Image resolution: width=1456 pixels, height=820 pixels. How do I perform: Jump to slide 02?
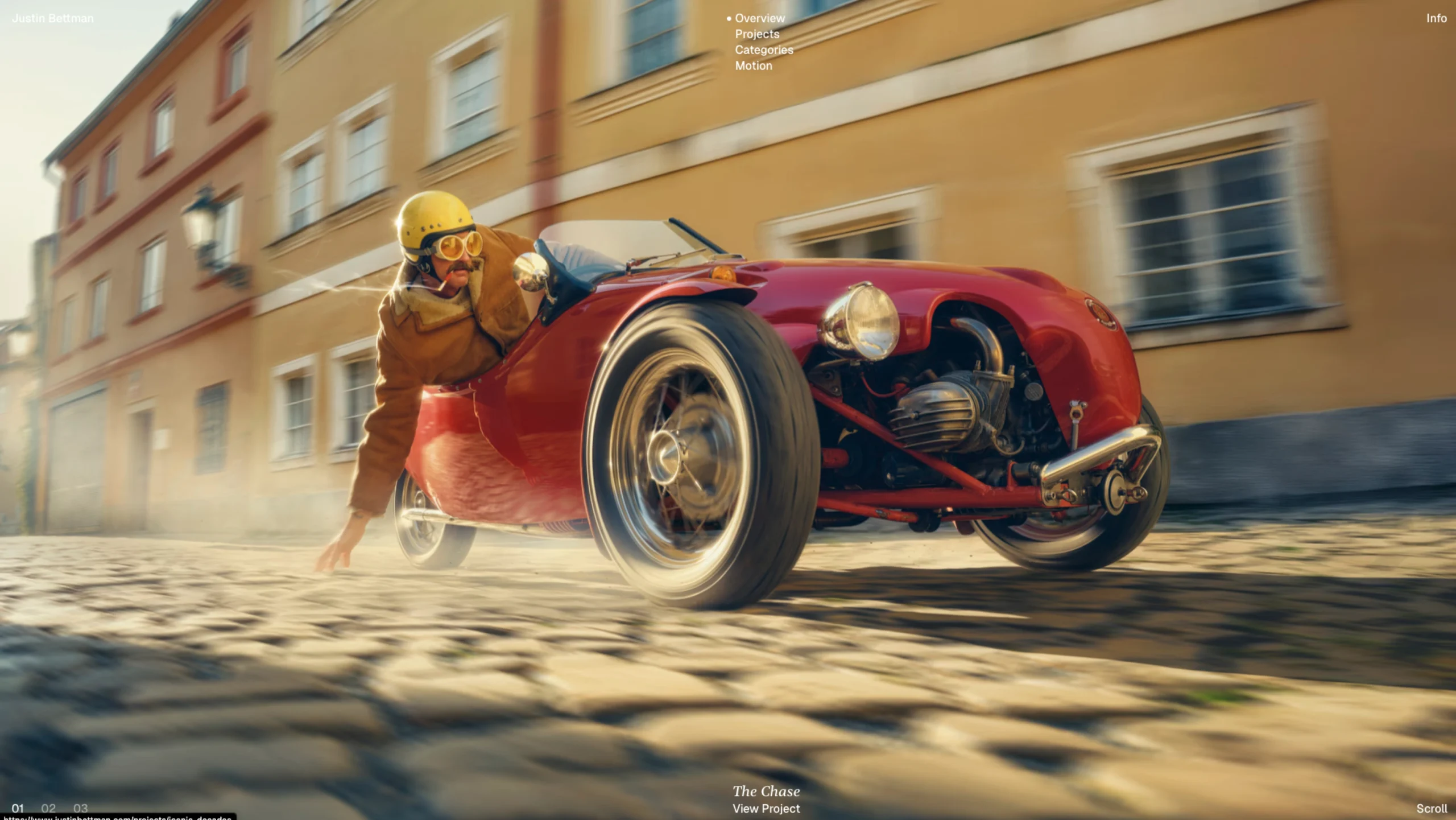point(48,808)
